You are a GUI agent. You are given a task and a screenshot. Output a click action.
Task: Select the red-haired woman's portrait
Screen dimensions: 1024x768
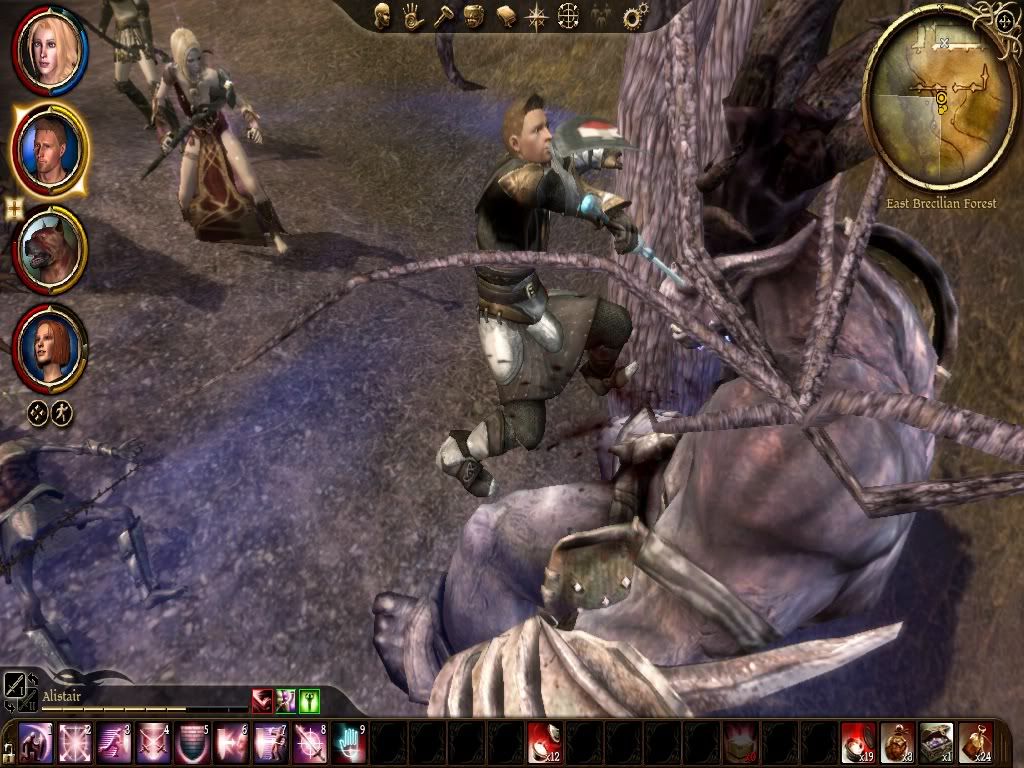(48, 347)
